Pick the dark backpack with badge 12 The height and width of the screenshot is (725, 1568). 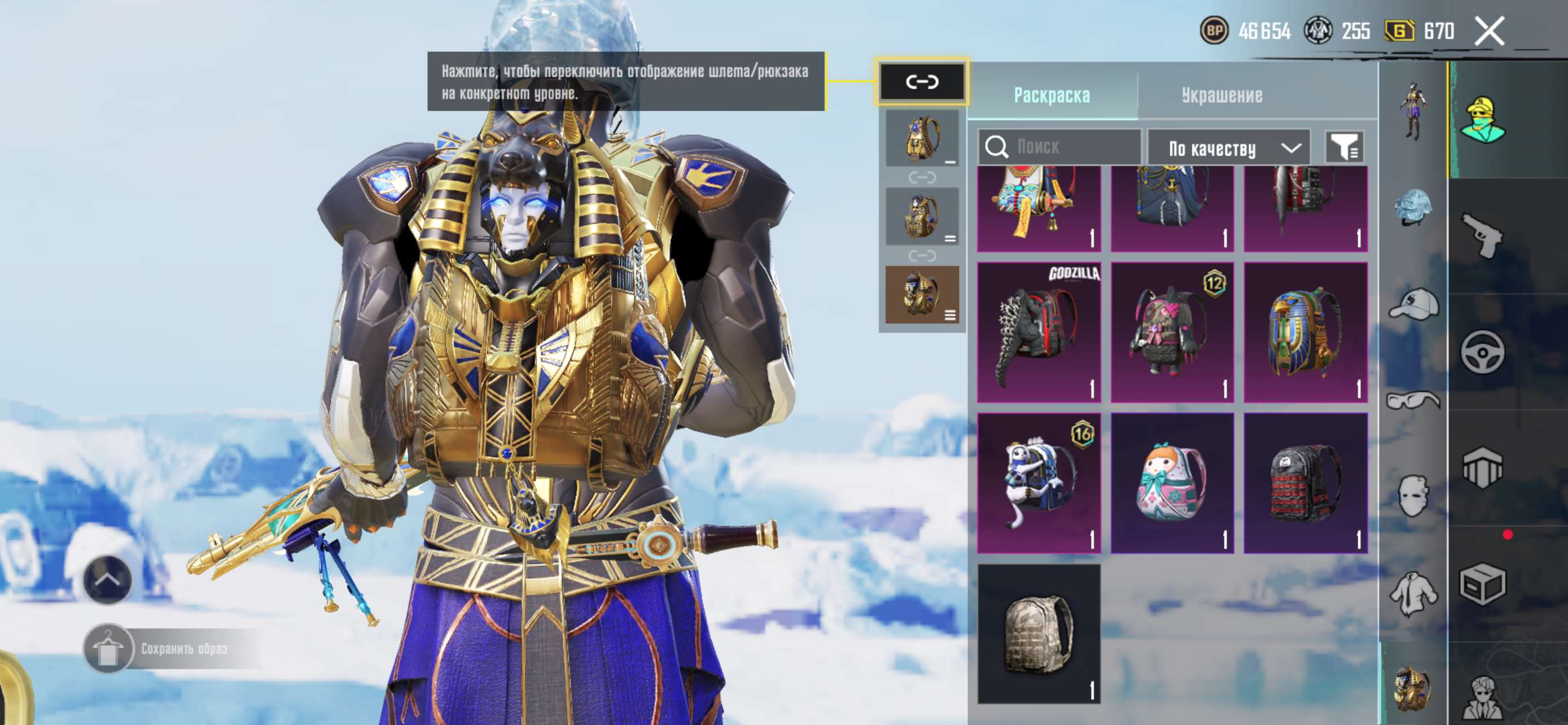[1172, 333]
